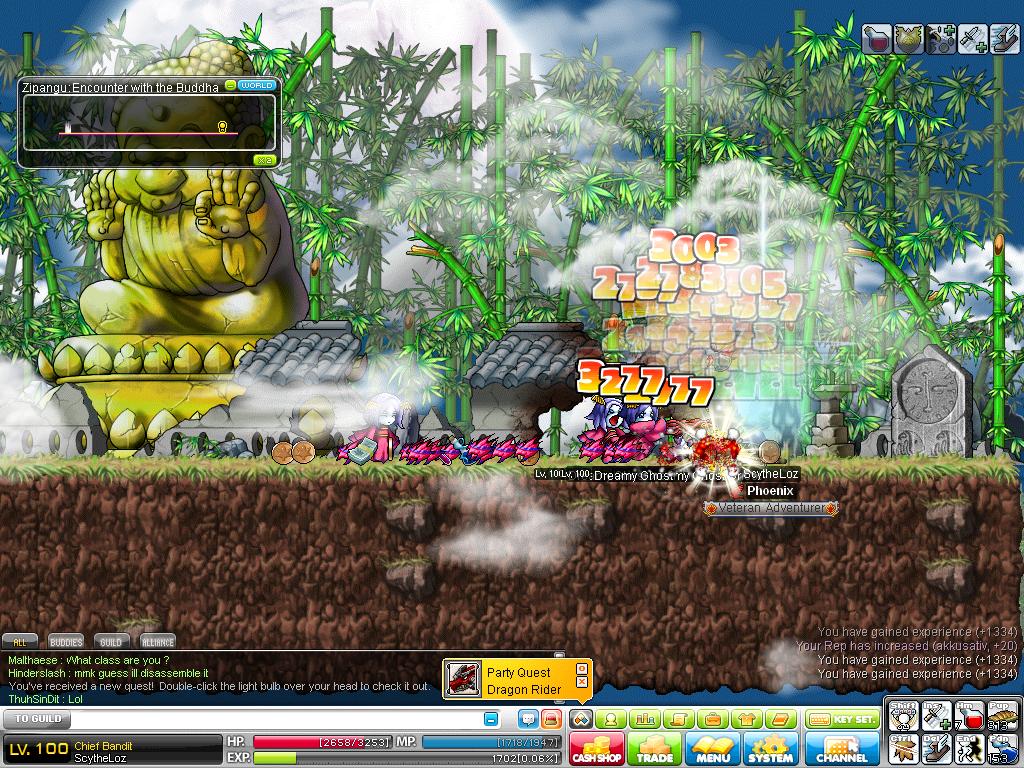The height and width of the screenshot is (768, 1024).
Task: Use the red potion quickslot
Action: (970, 716)
